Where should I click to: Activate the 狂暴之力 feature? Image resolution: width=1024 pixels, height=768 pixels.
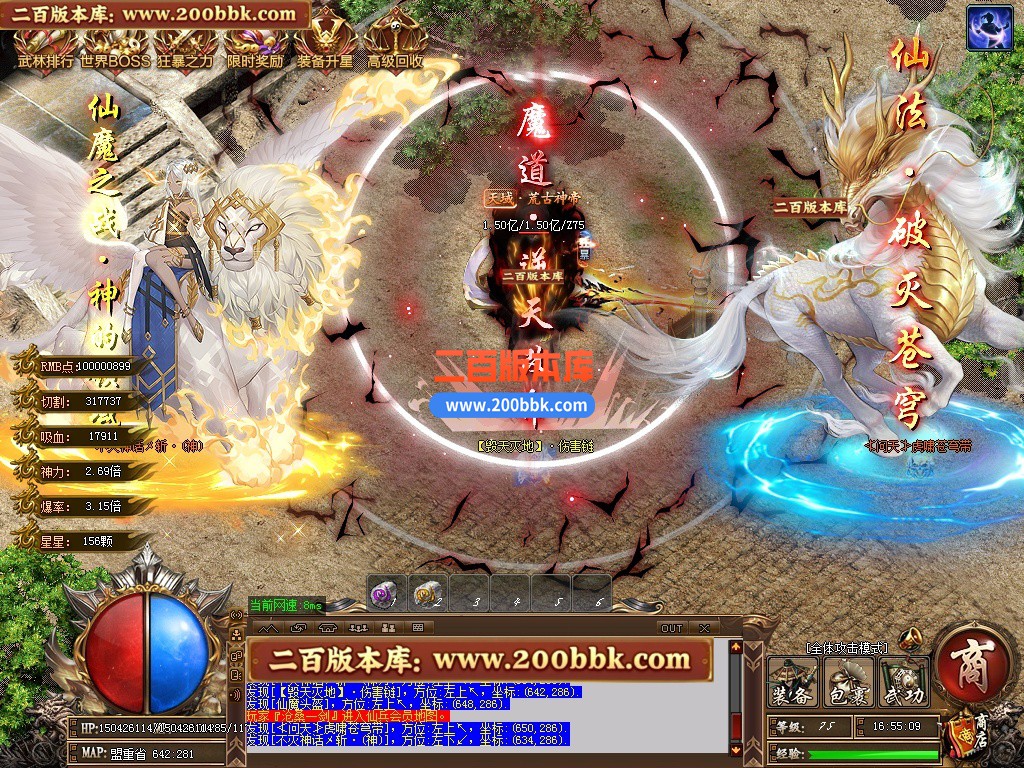(185, 47)
